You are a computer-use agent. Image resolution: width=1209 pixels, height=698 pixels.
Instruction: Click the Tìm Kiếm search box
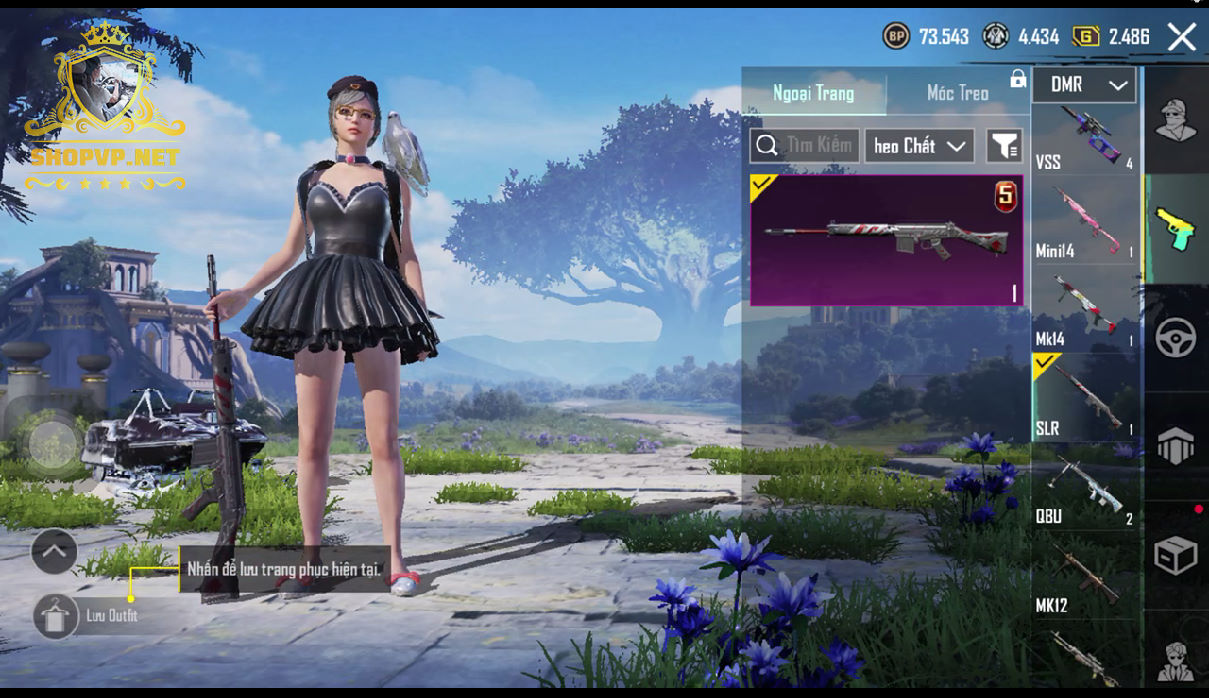806,146
